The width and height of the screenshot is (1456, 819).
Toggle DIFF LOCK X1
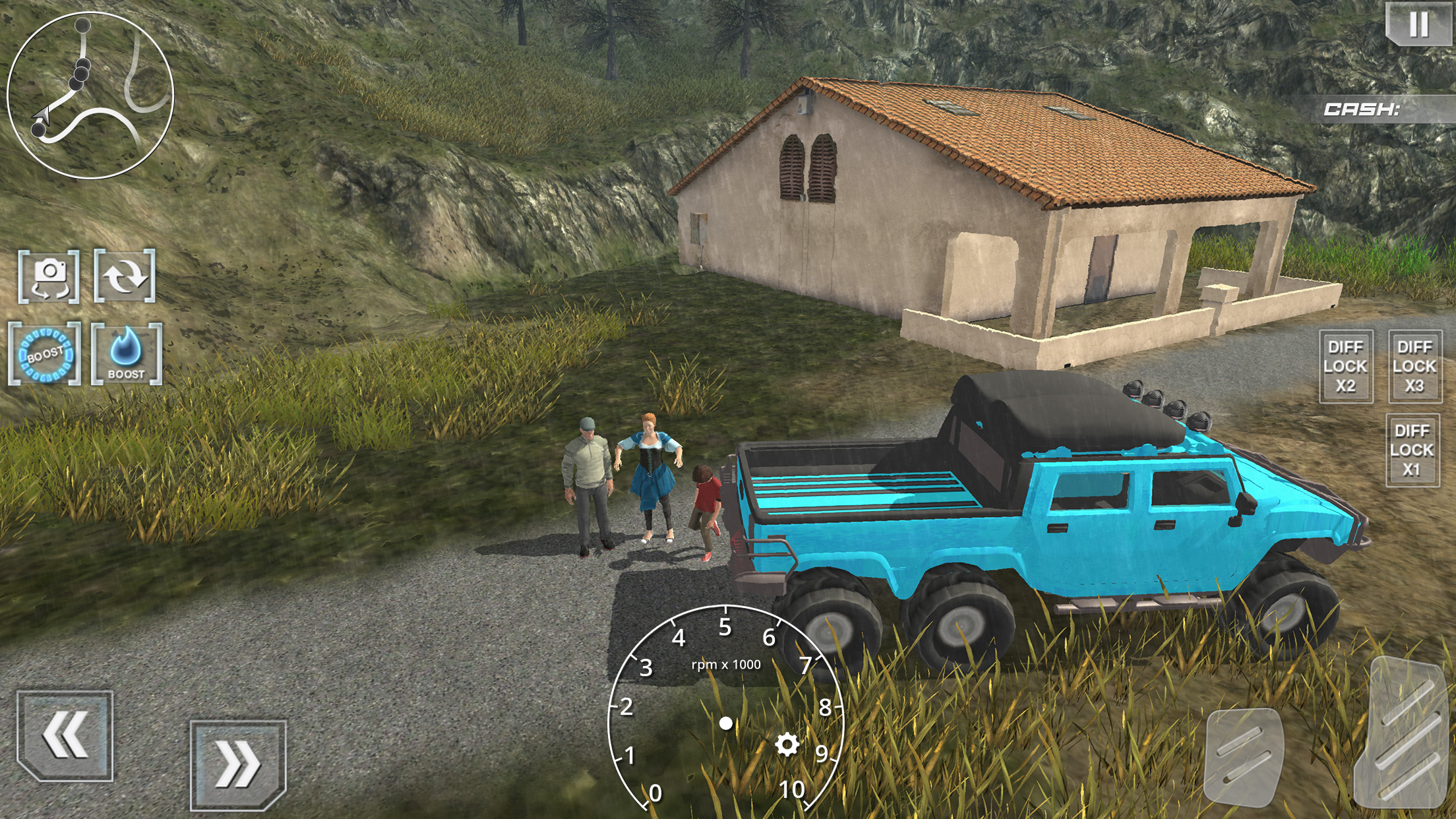[1412, 450]
